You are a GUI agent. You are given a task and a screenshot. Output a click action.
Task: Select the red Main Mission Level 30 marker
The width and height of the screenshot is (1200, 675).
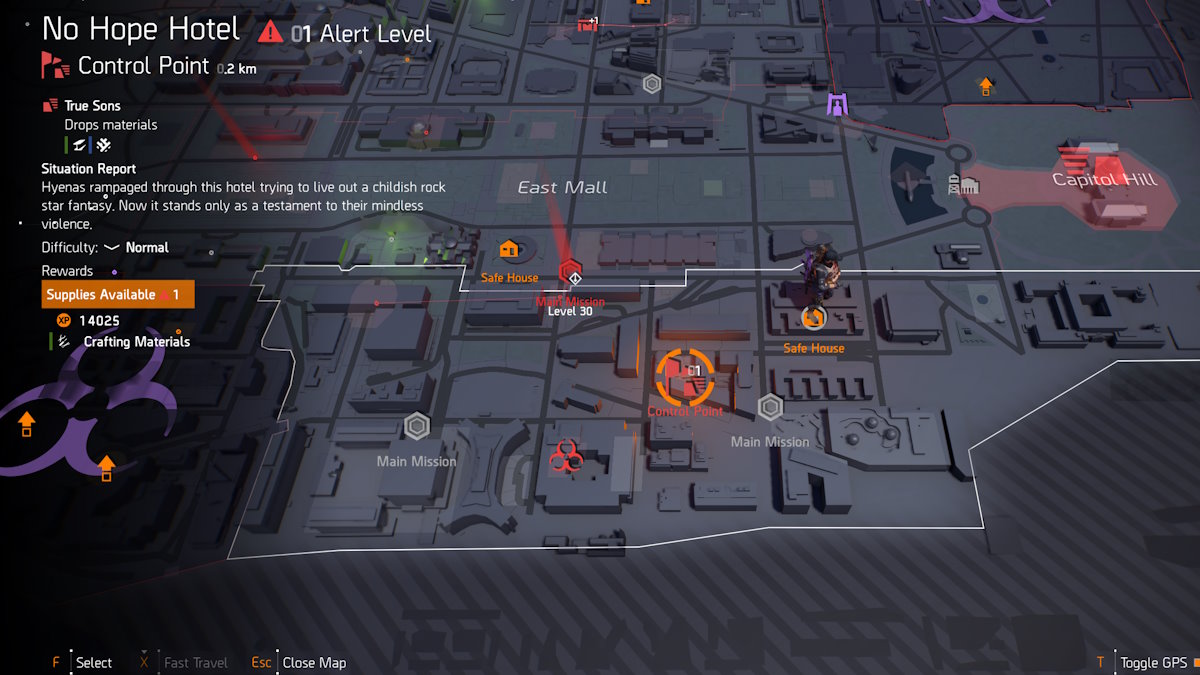click(571, 272)
